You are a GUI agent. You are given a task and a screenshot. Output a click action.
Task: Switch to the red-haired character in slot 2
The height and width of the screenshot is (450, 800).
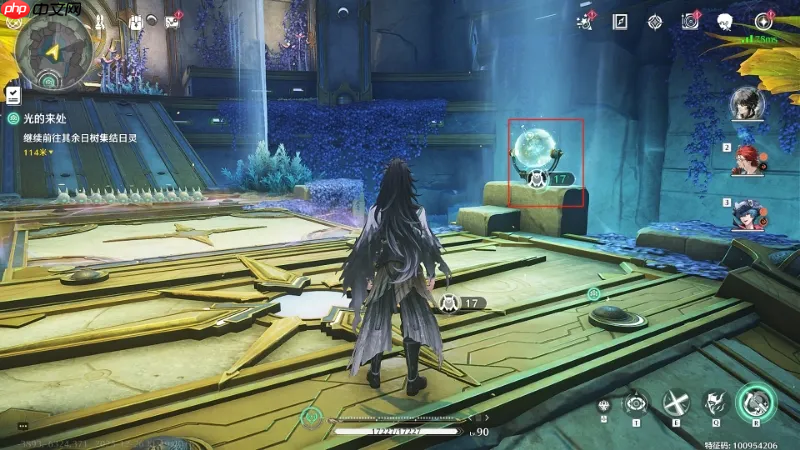click(746, 159)
